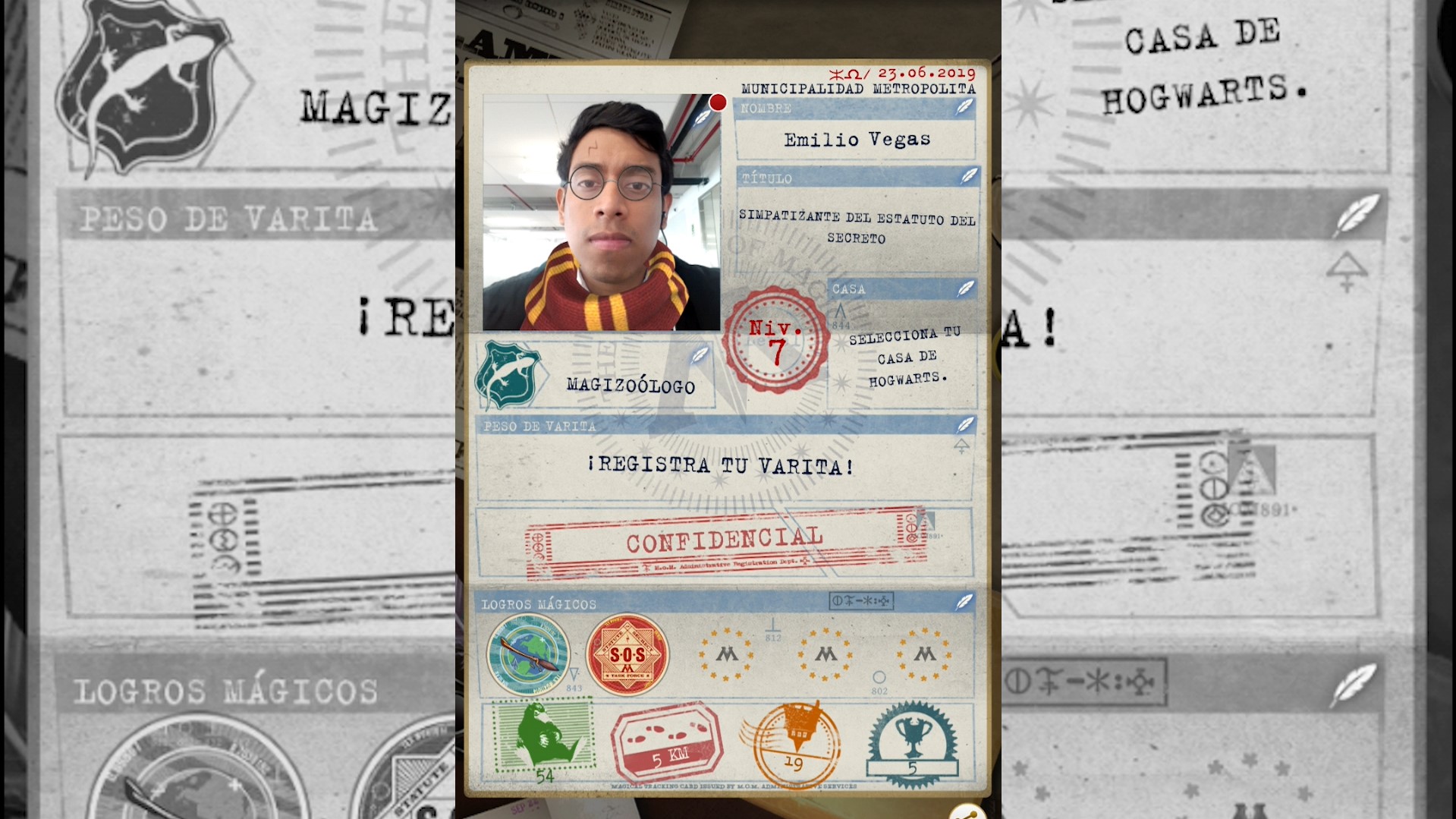Click the broomstick-over-globe achievement stamp
Image resolution: width=1456 pixels, height=819 pixels.
pos(530,654)
